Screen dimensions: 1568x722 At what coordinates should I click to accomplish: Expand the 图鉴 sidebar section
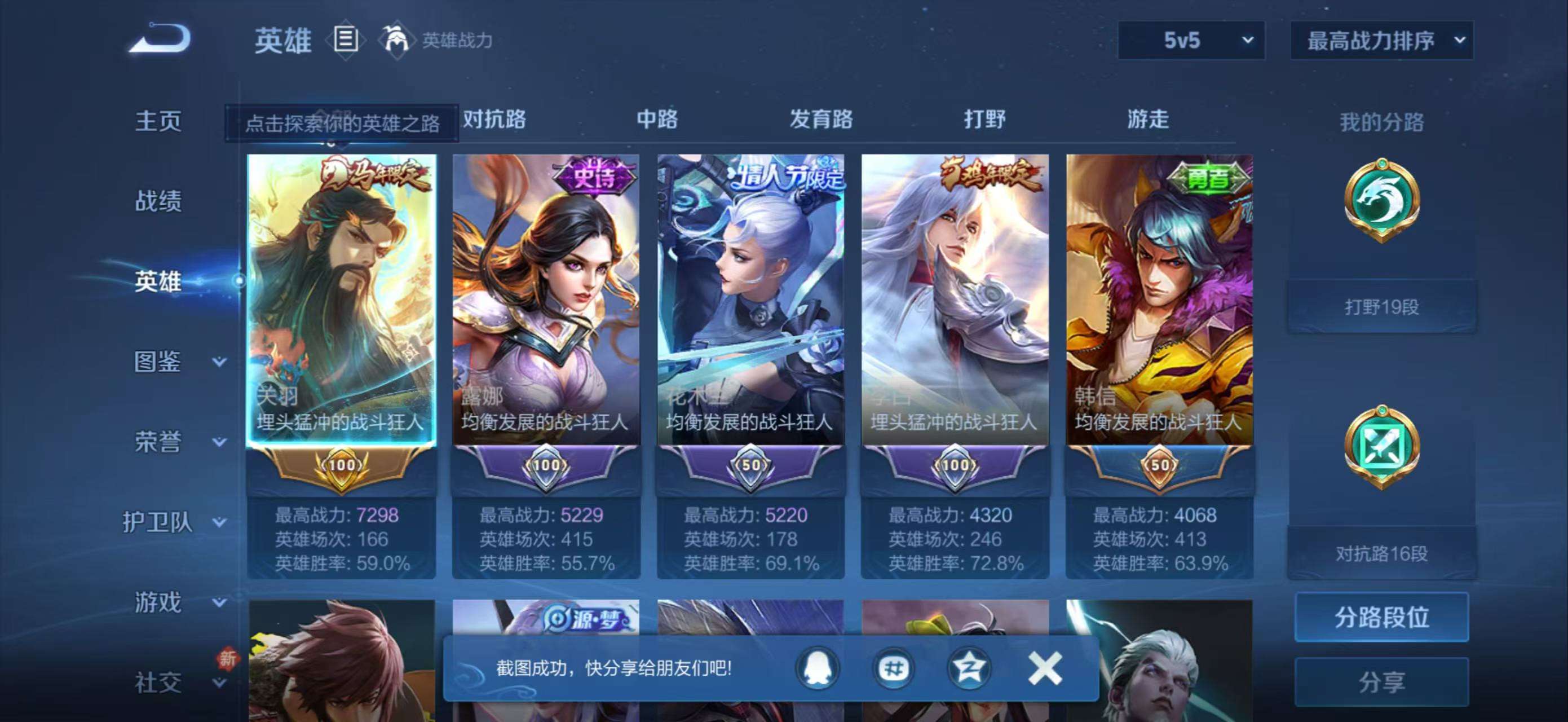point(160,362)
